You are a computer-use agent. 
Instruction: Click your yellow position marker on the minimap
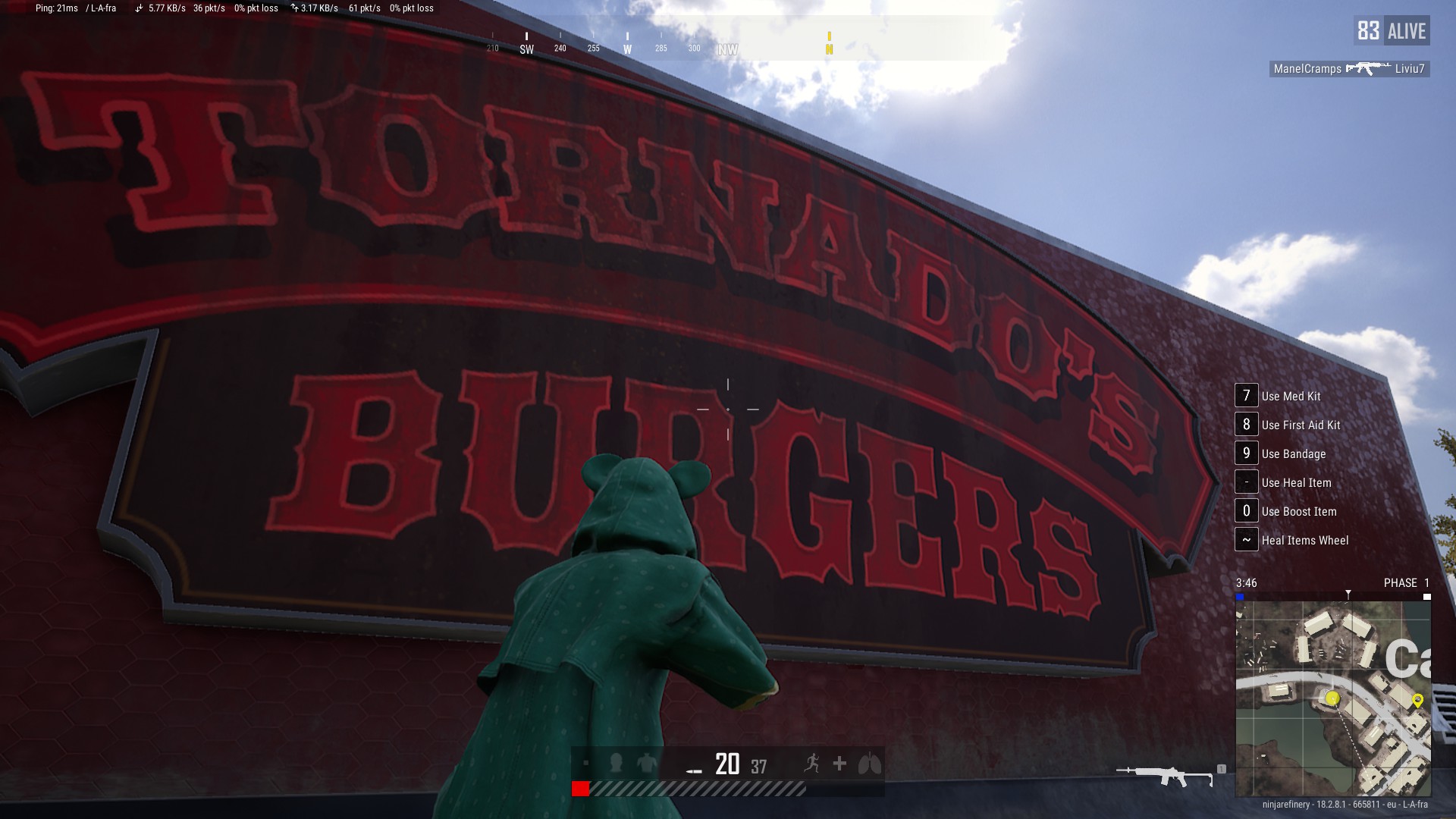coord(1331,697)
